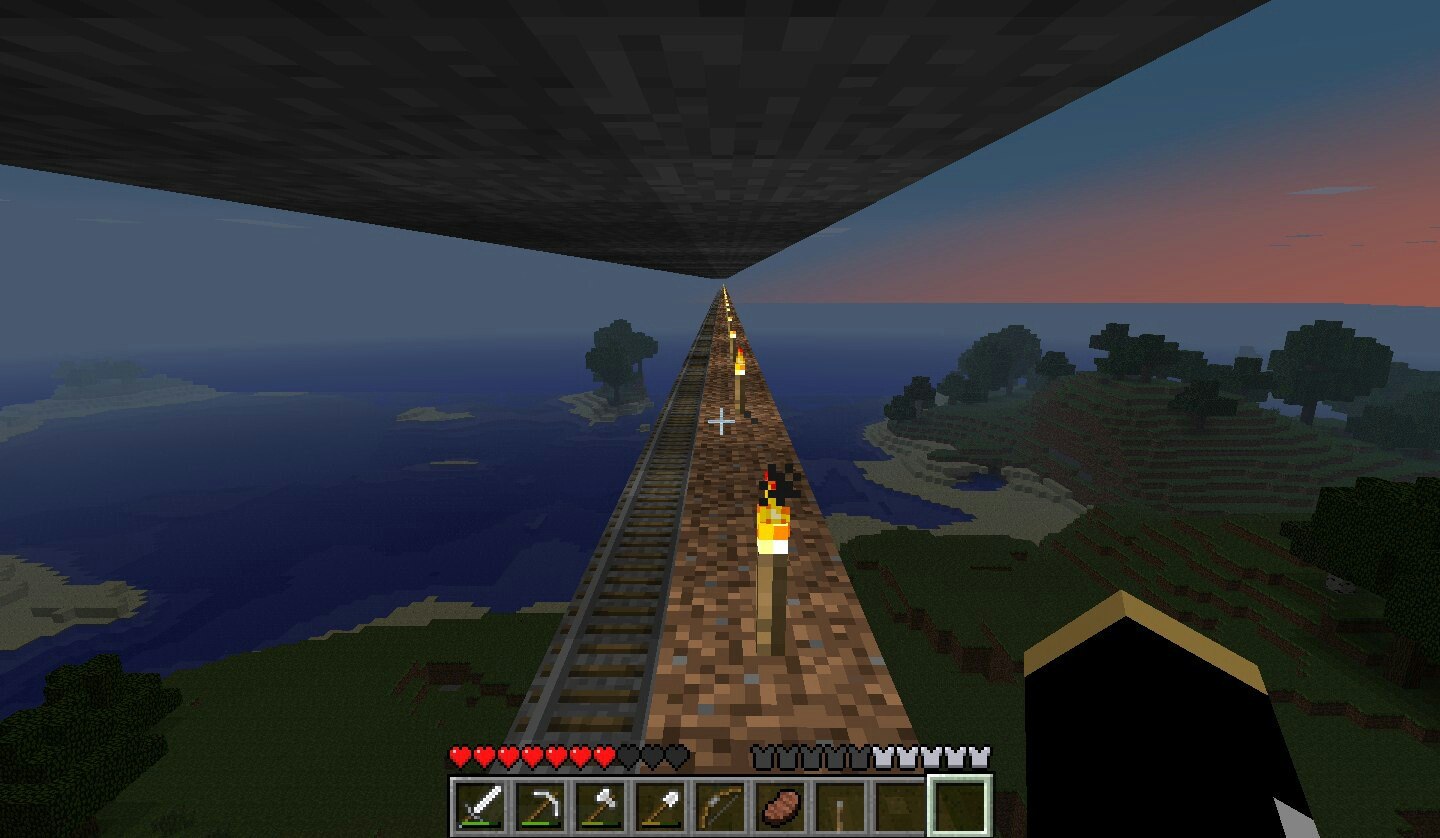Click the highlighted selected hotbar slot

click(960, 804)
